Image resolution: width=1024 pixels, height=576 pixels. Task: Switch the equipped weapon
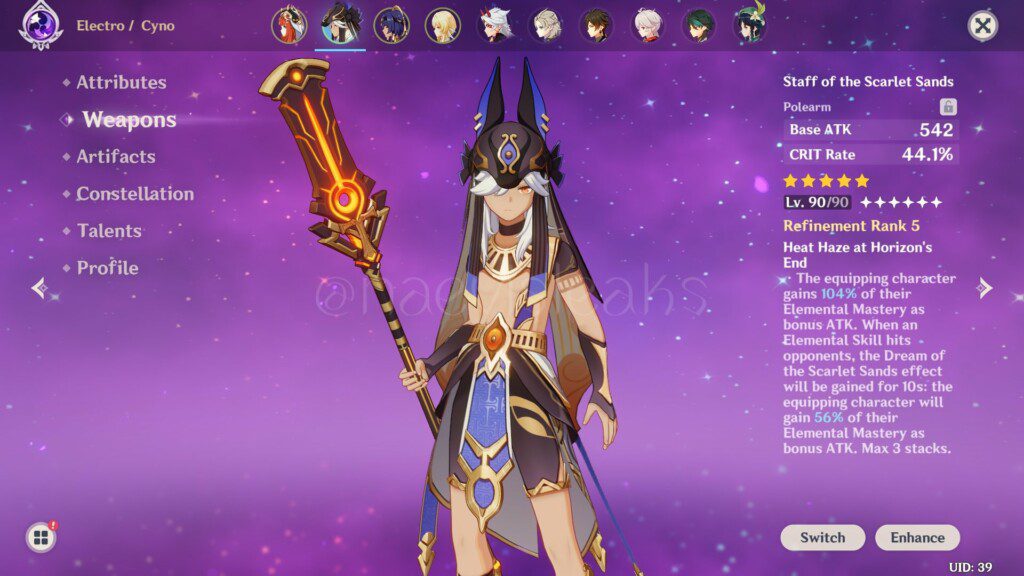(822, 538)
